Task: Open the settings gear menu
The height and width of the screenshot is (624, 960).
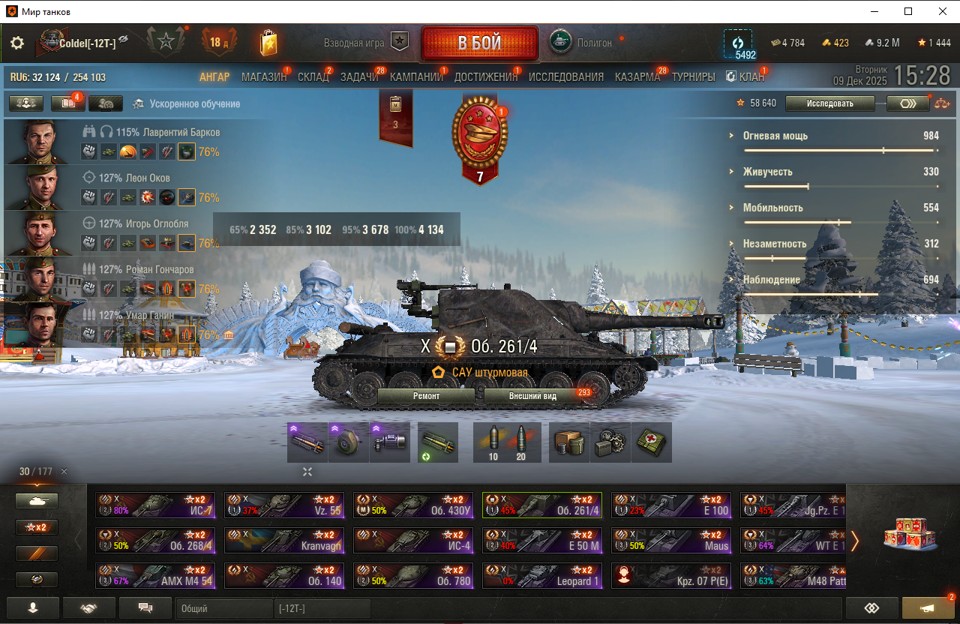Action: [17, 43]
